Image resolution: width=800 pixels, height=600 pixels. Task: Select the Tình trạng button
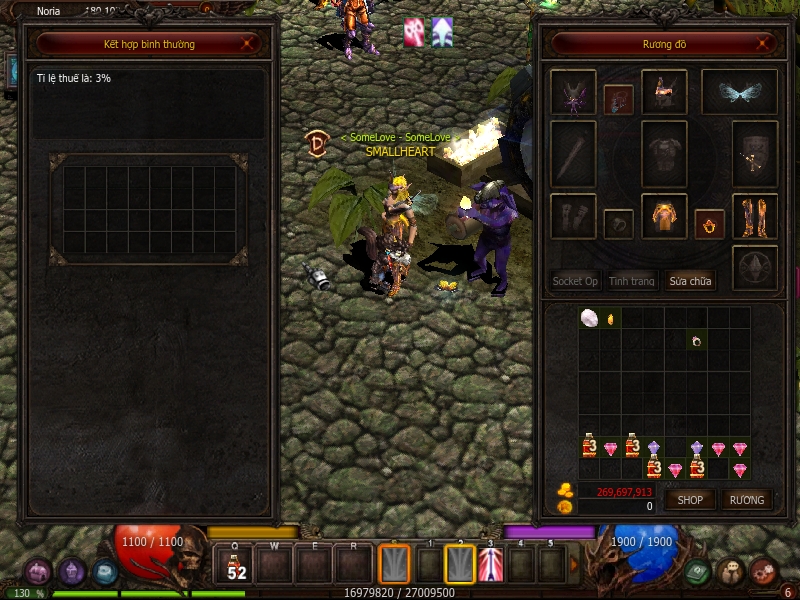[x=632, y=281]
